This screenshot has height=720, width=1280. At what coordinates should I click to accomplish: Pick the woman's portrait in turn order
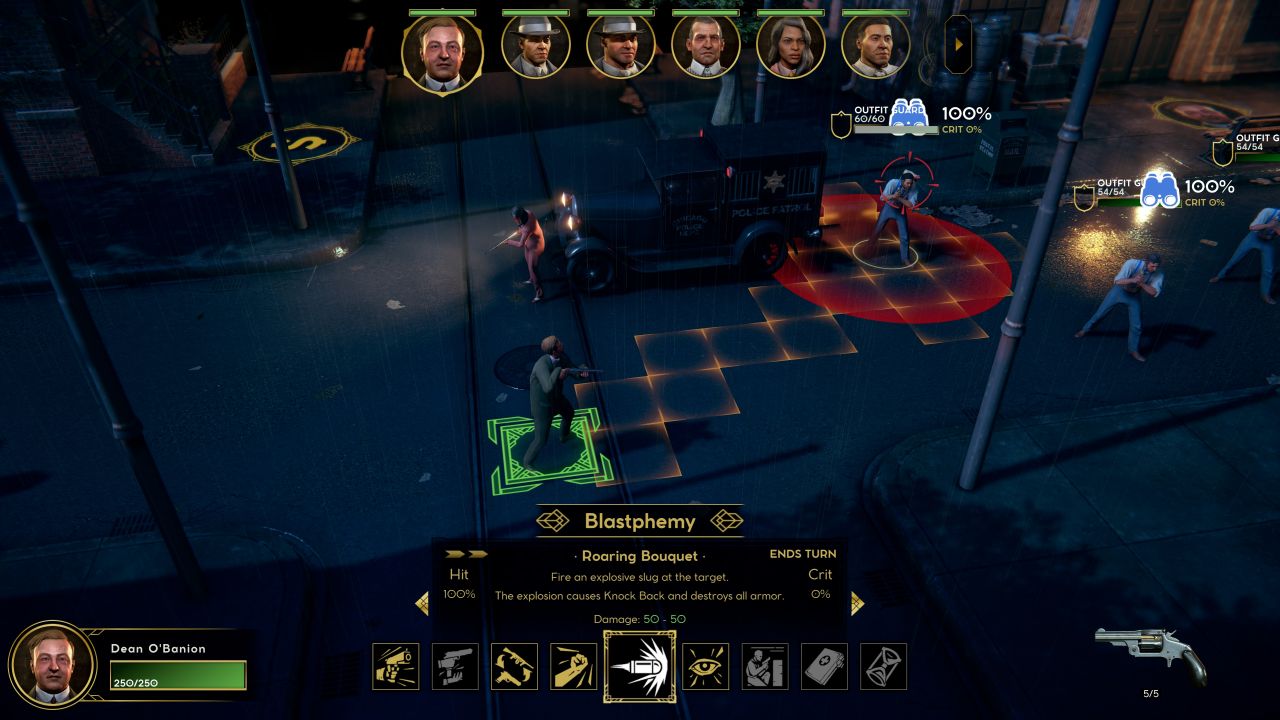tap(790, 46)
